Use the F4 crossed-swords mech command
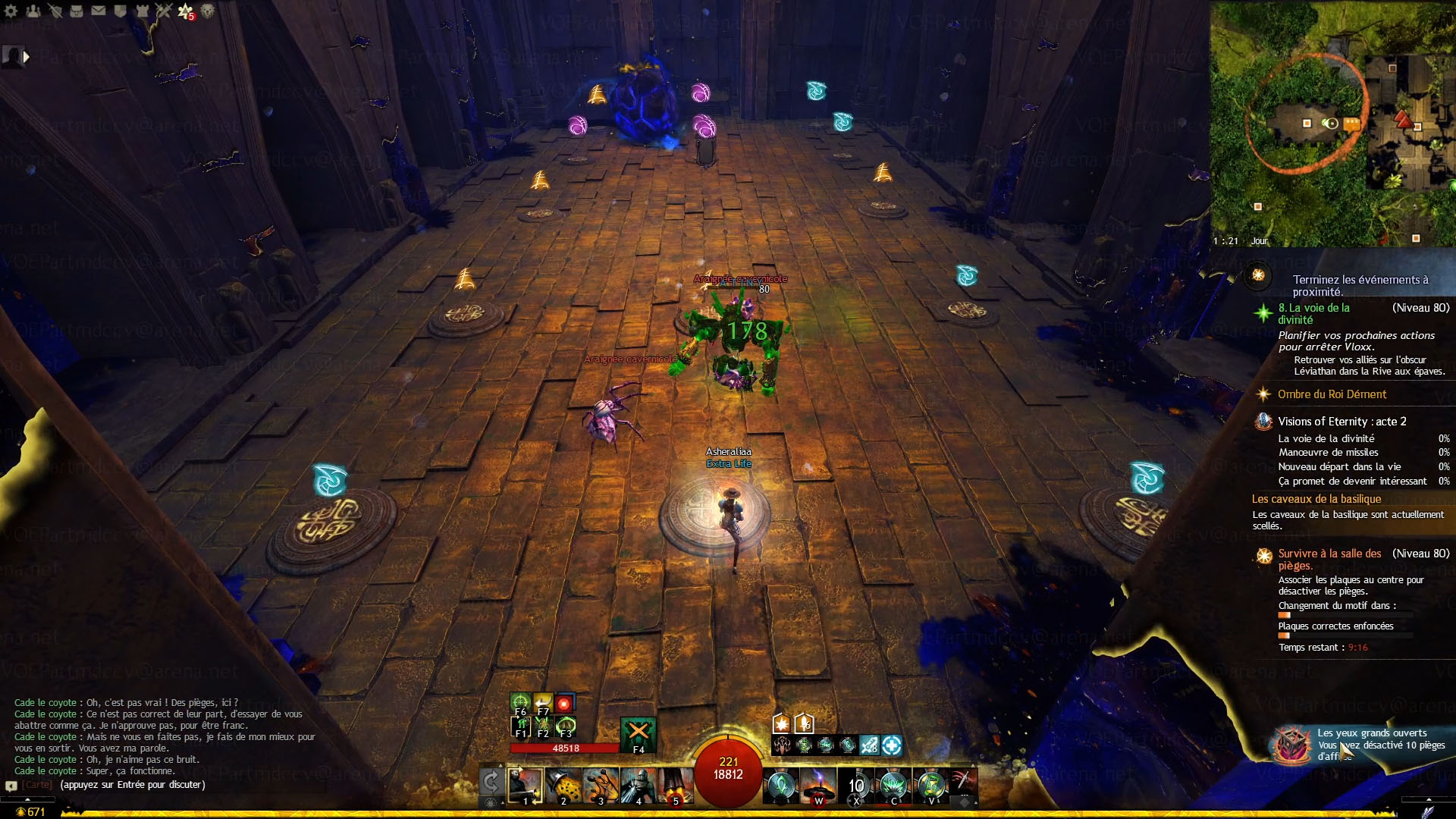 pos(638,732)
